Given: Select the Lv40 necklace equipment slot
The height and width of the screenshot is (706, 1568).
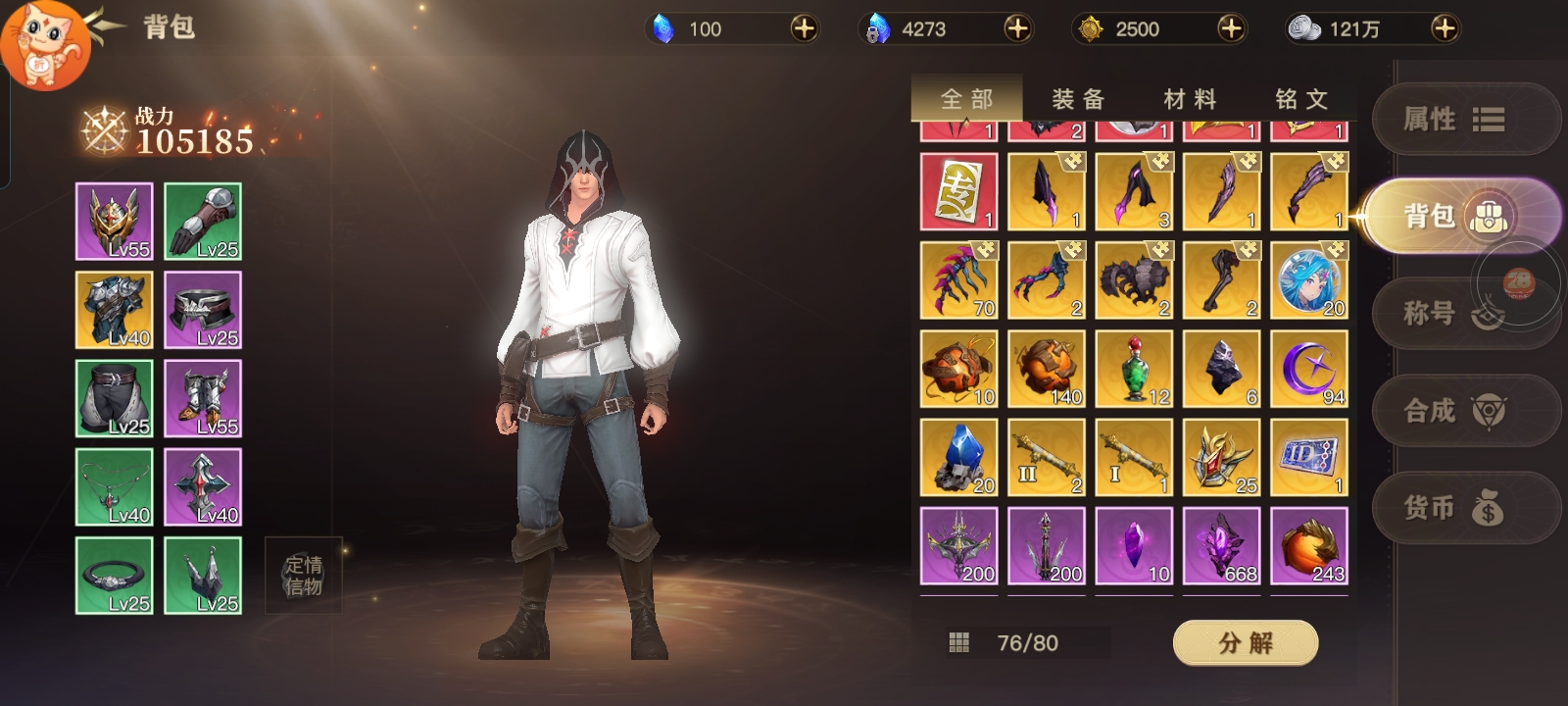Looking at the screenshot, I should coord(115,487).
